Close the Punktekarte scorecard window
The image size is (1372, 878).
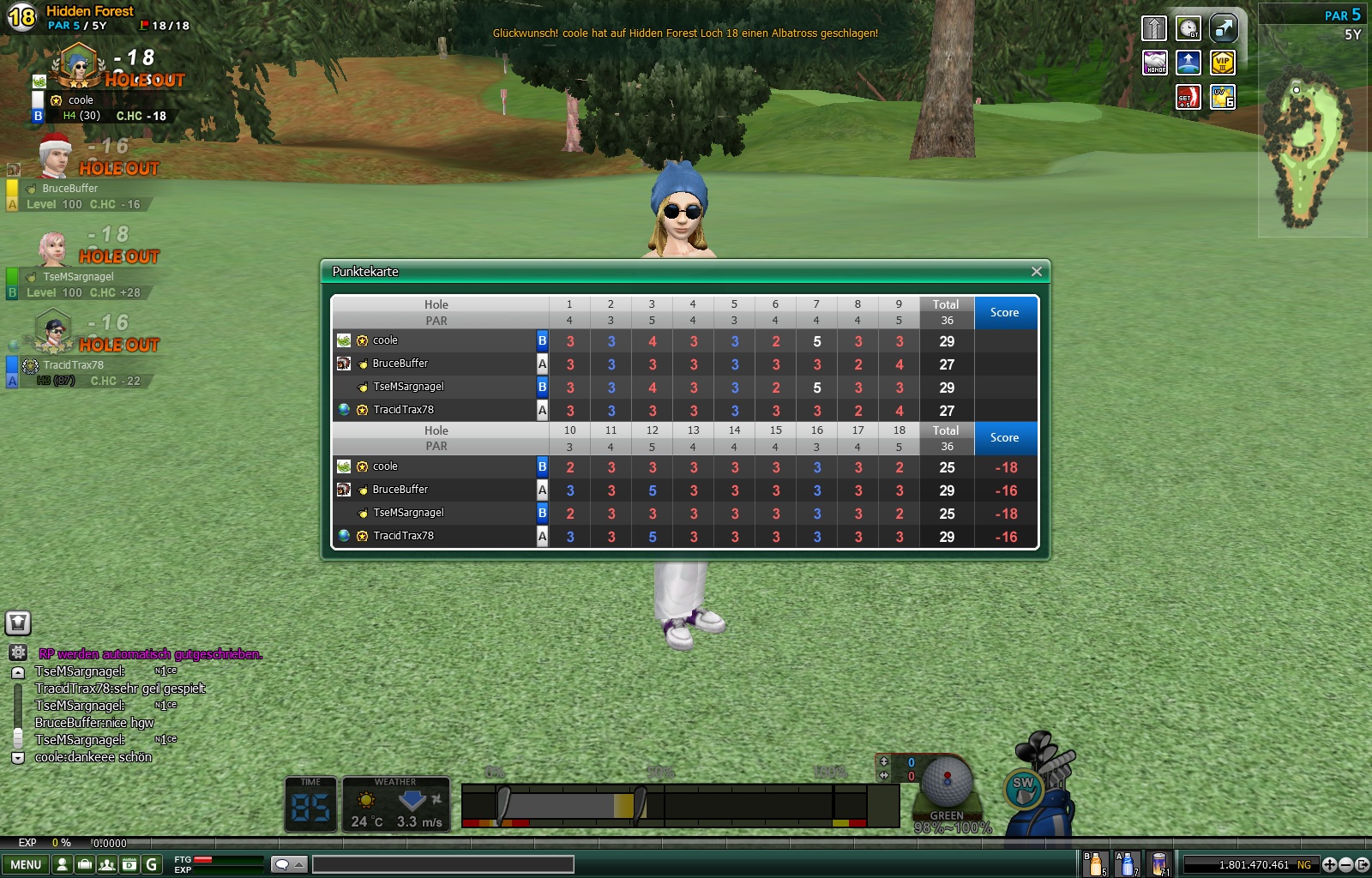[1036, 272]
